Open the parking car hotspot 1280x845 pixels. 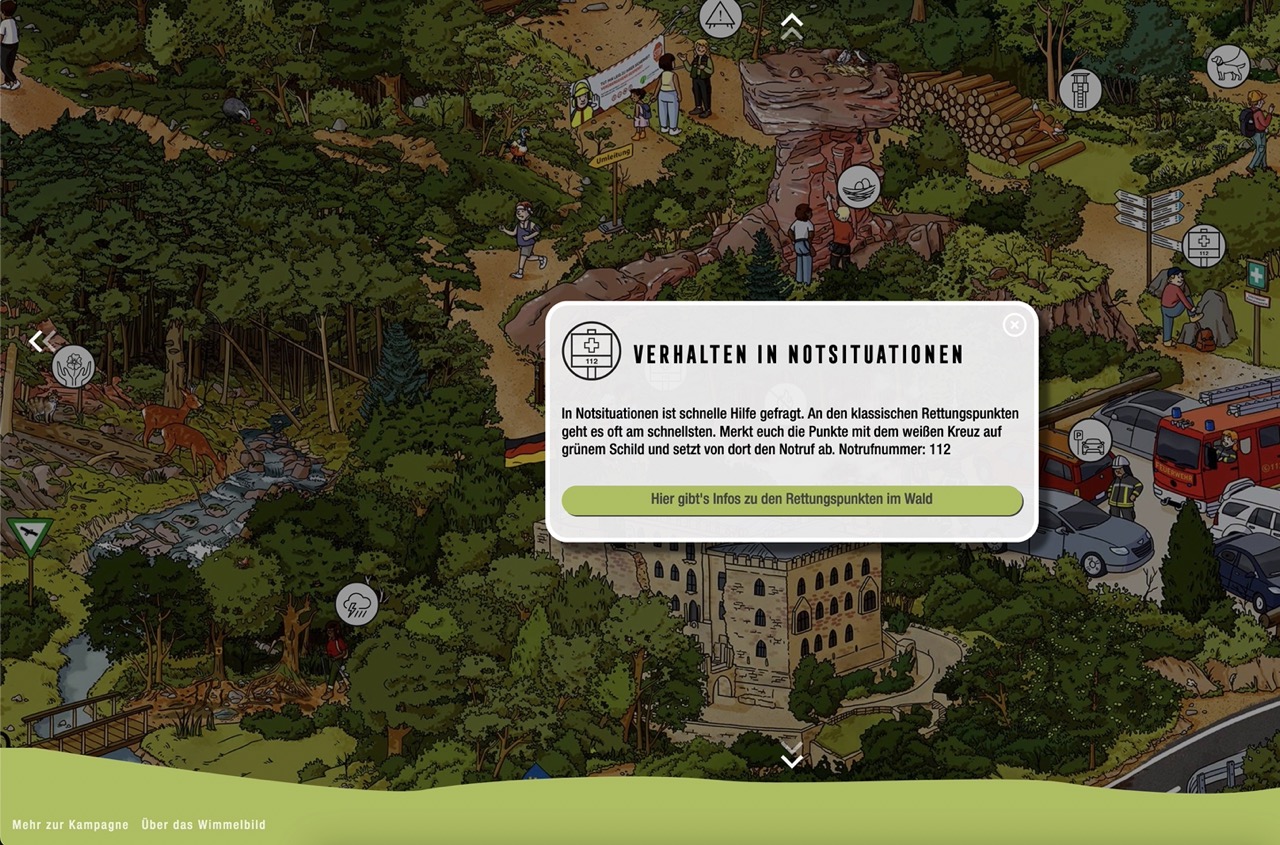1089,439
